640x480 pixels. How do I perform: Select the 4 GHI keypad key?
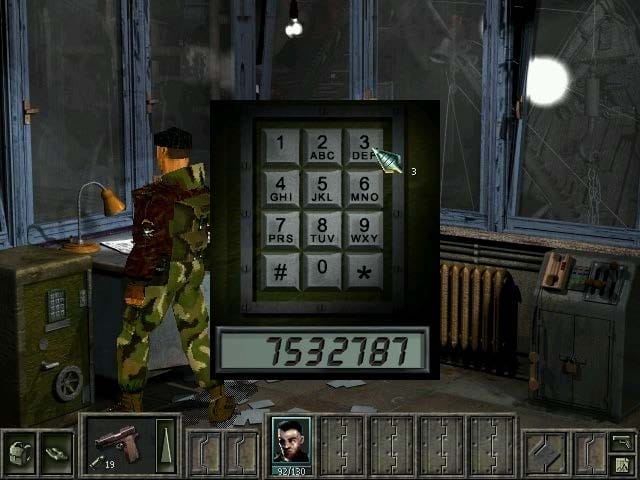coord(281,188)
